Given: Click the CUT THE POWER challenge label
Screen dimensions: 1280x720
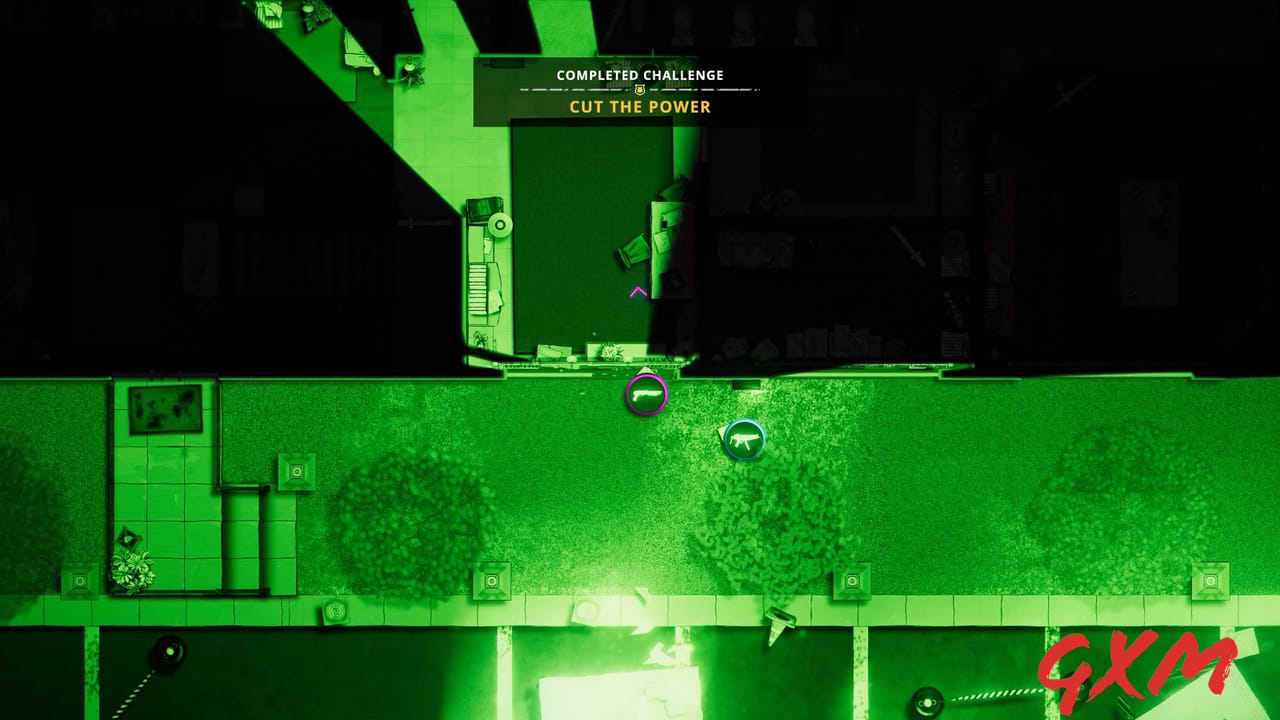Looking at the screenshot, I should tap(640, 107).
